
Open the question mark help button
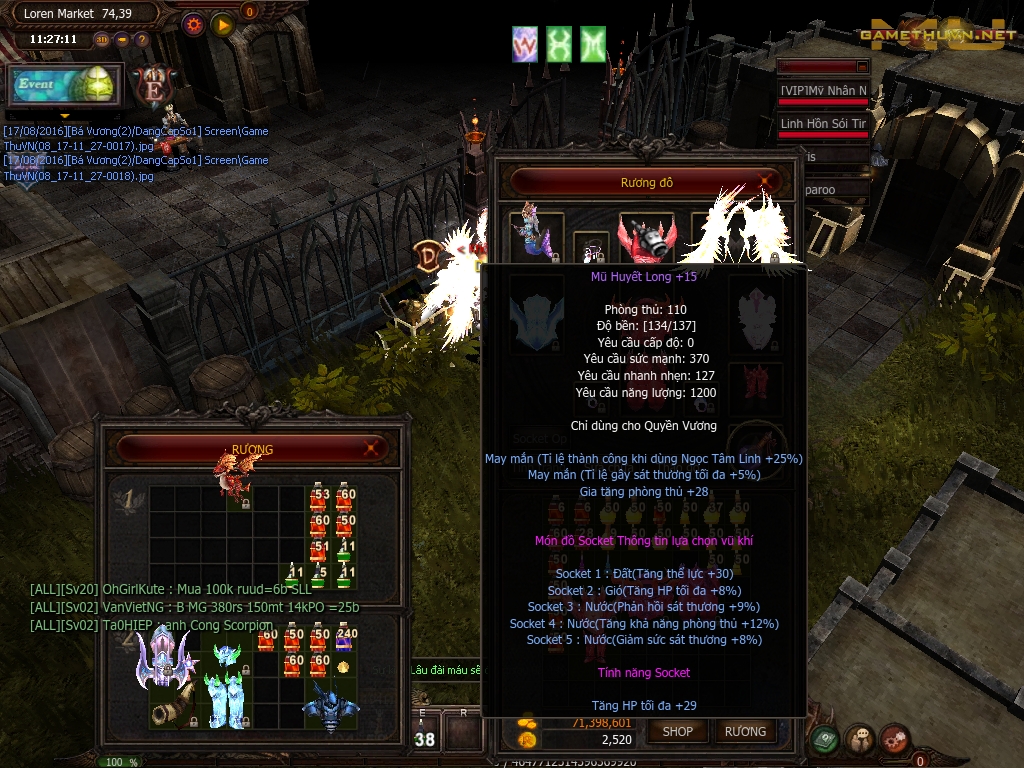[x=142, y=40]
